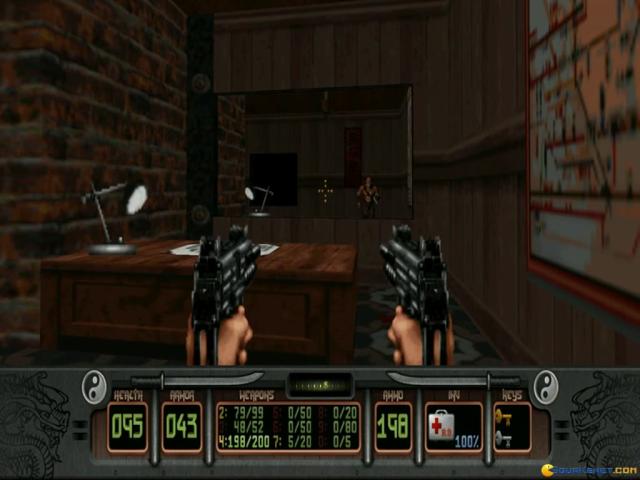
Task: Click the left yin-yang emblem
Action: pyautogui.click(x=94, y=385)
